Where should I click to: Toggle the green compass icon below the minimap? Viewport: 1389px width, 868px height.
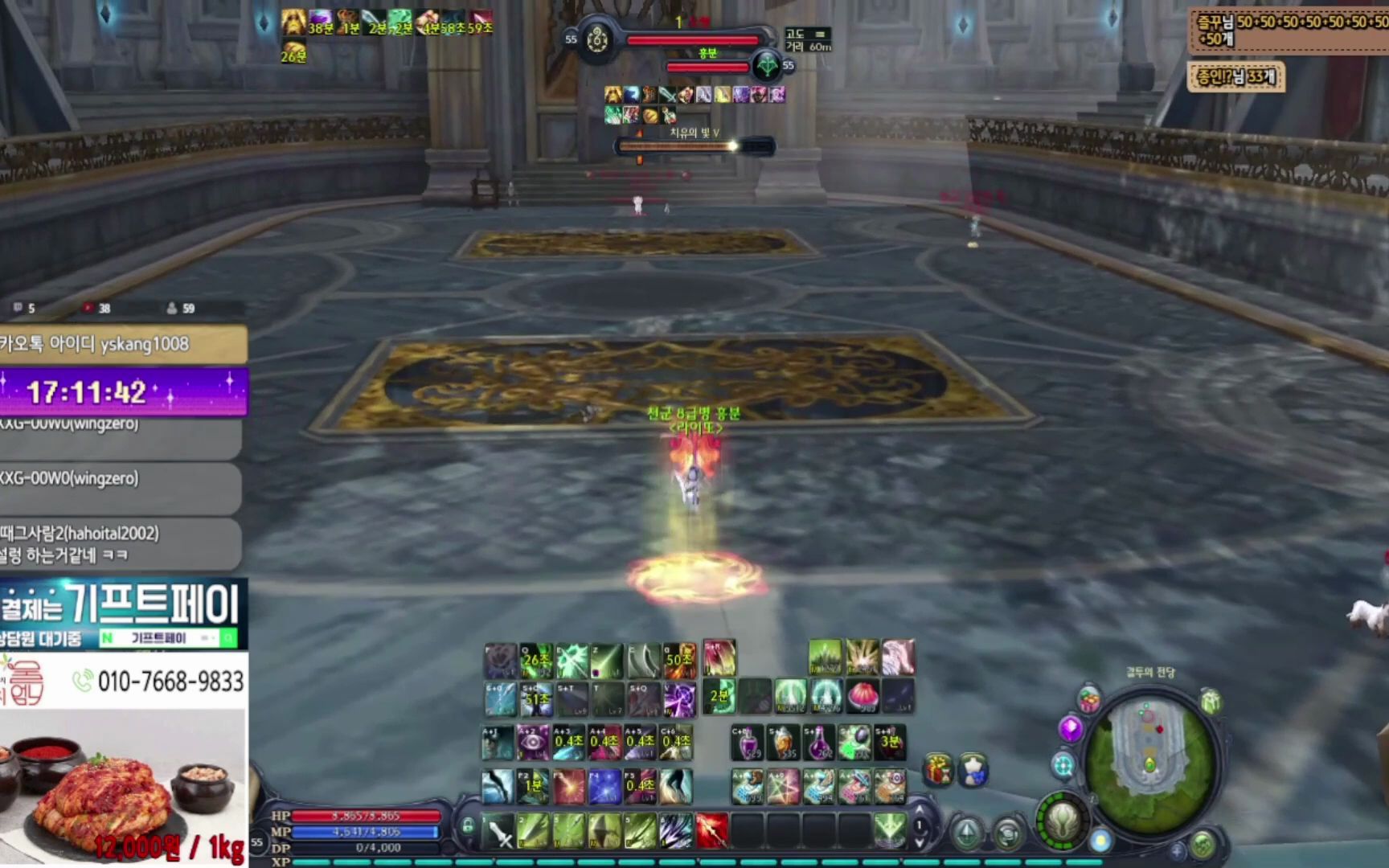click(x=1203, y=844)
